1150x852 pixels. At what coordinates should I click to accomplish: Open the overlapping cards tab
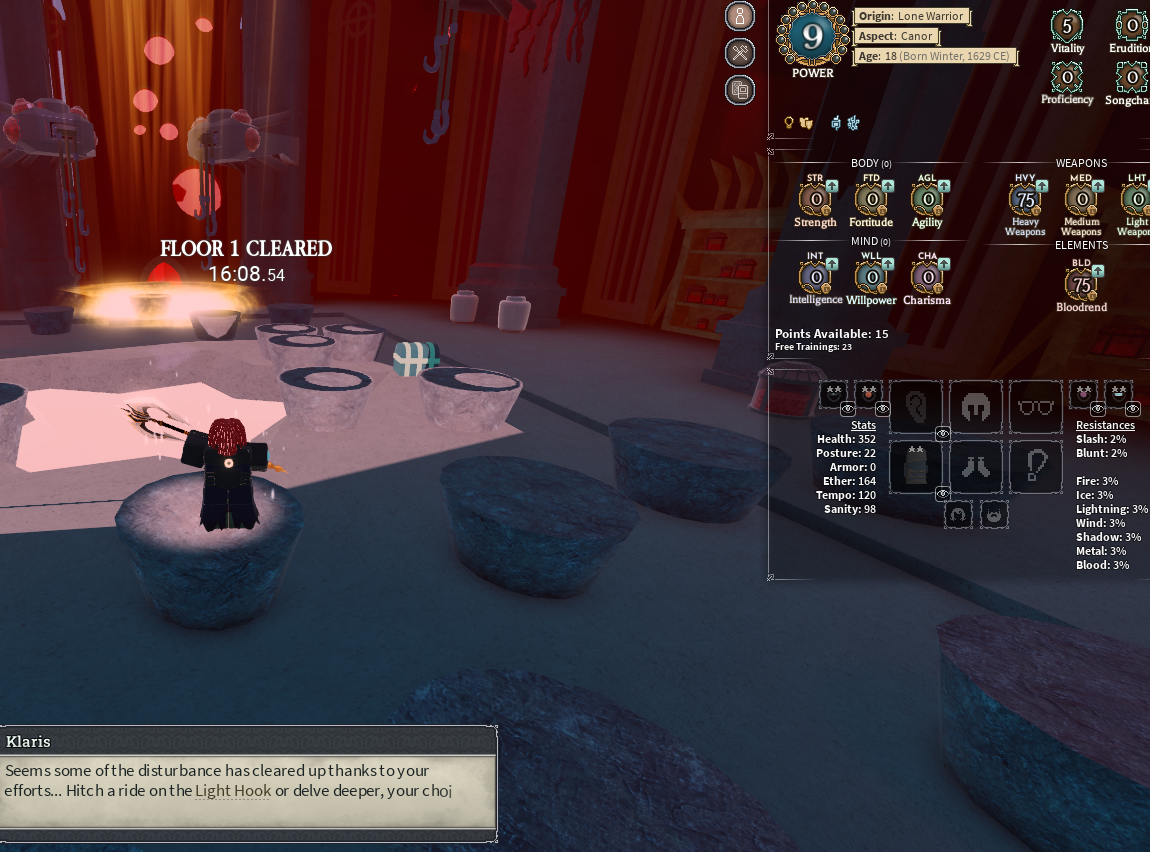[740, 90]
